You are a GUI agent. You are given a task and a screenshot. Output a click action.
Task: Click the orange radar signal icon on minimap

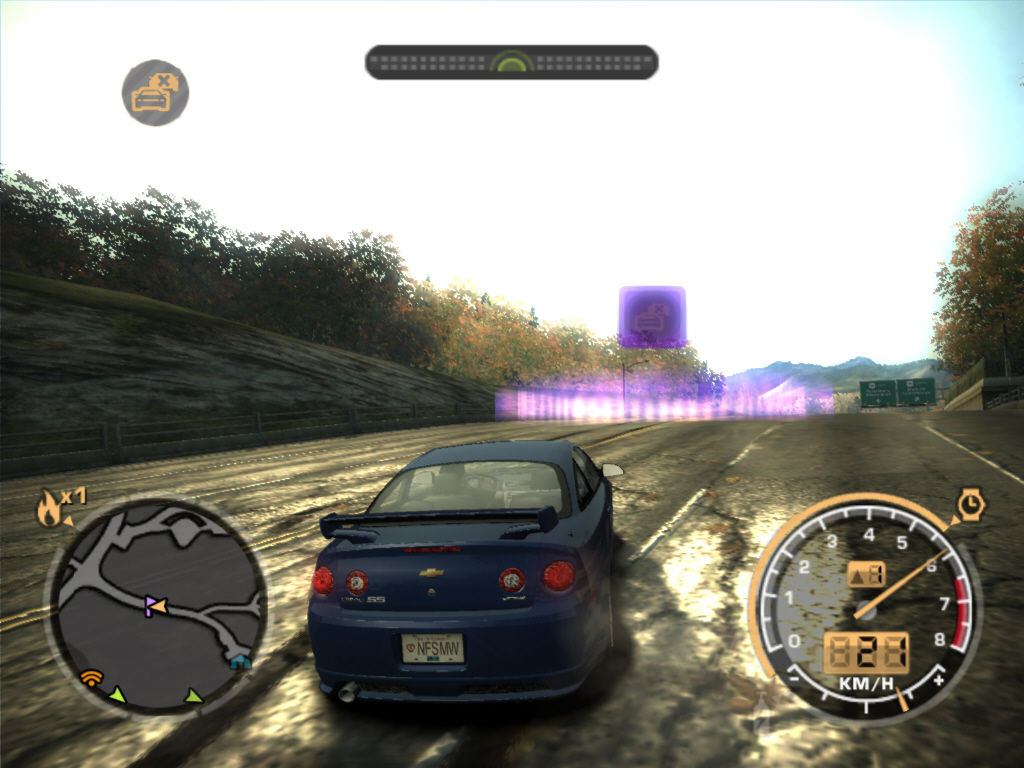pos(92,678)
